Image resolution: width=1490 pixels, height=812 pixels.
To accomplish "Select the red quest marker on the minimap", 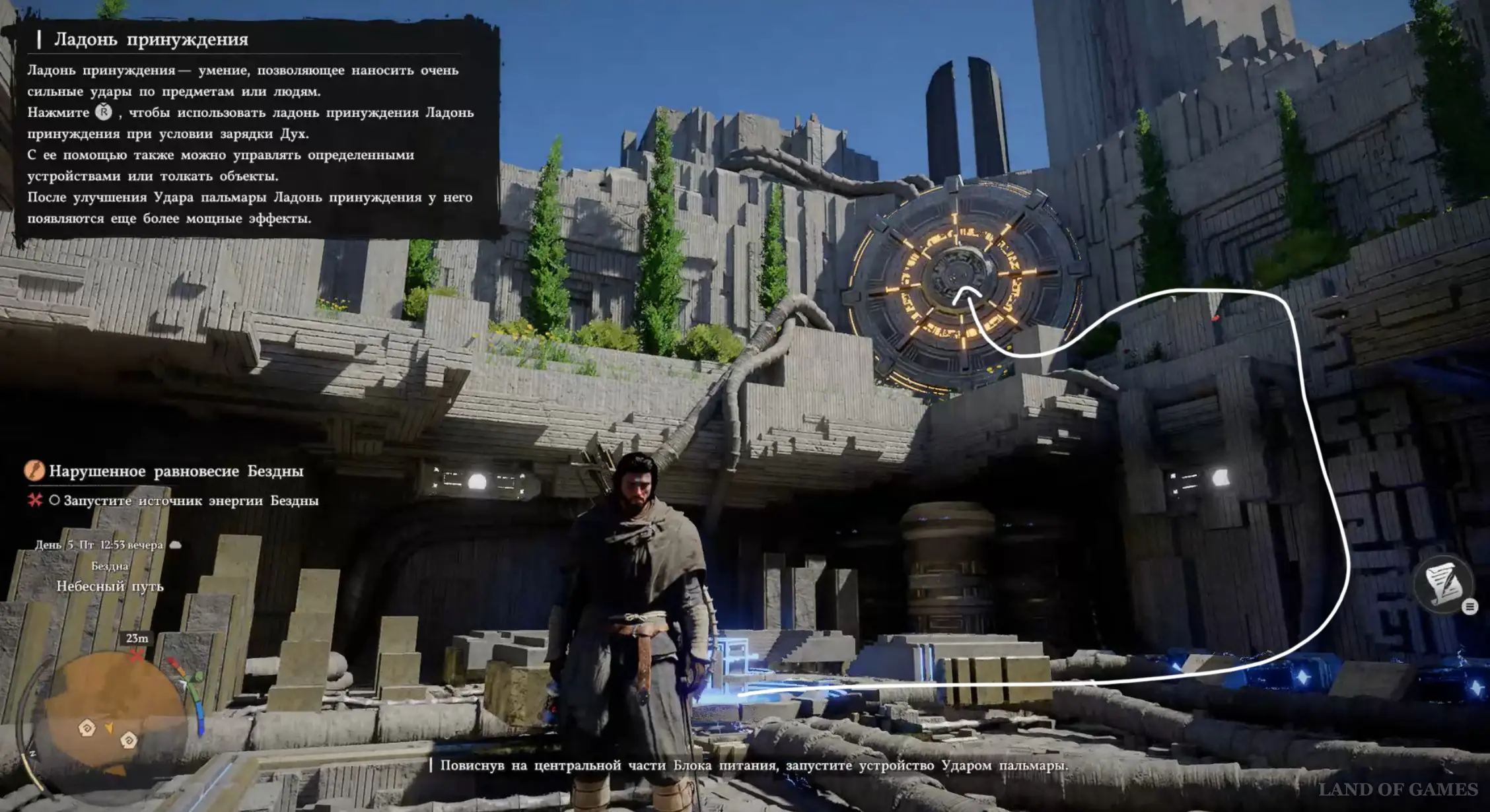I will (x=136, y=656).
